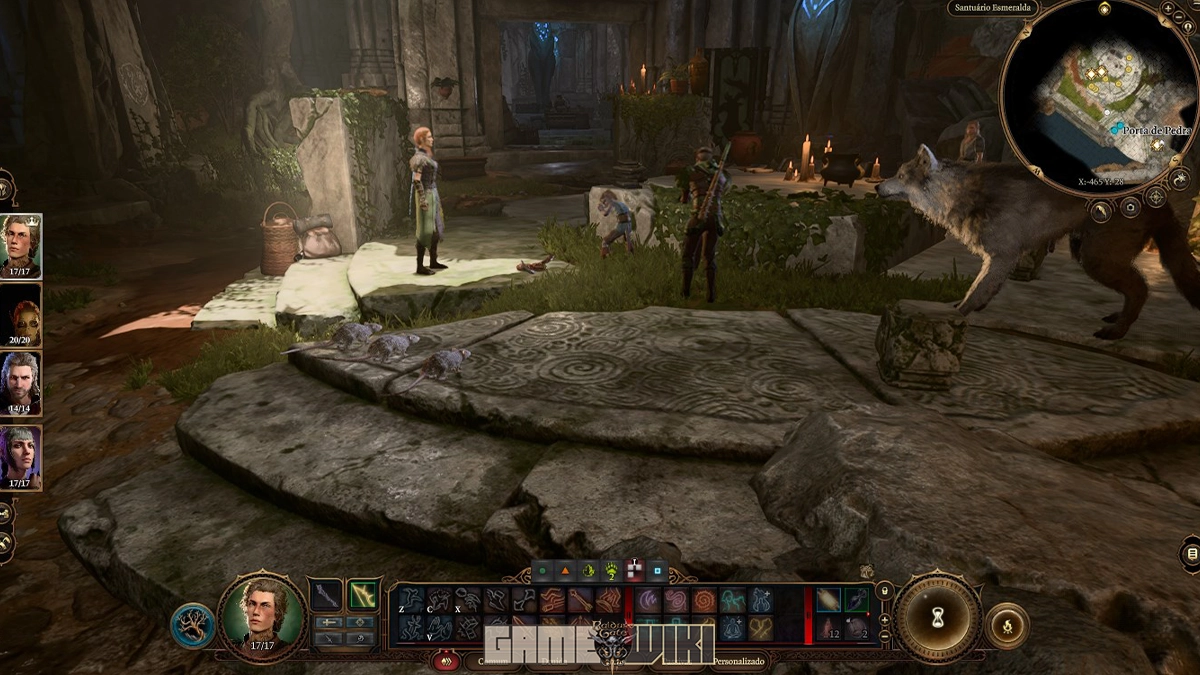This screenshot has height=675, width=1200.
Task: Zoom in the minimap with plus button
Action: point(1168,8)
